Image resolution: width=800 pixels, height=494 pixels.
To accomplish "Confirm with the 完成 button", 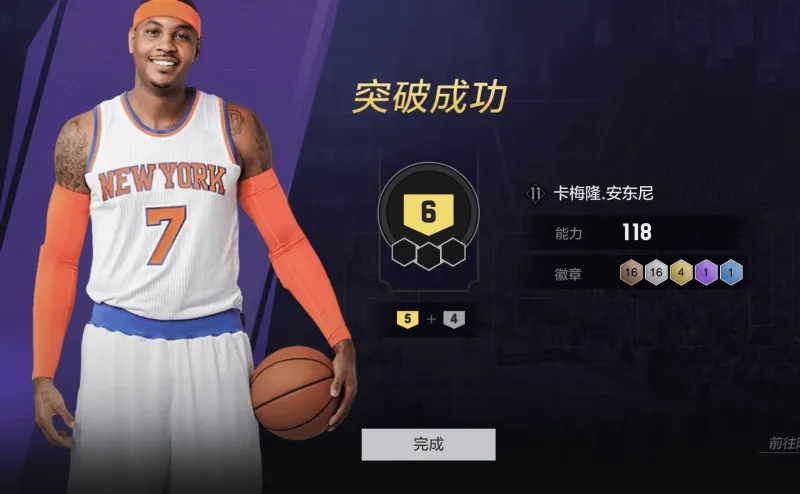I will pyautogui.click(x=428, y=444).
